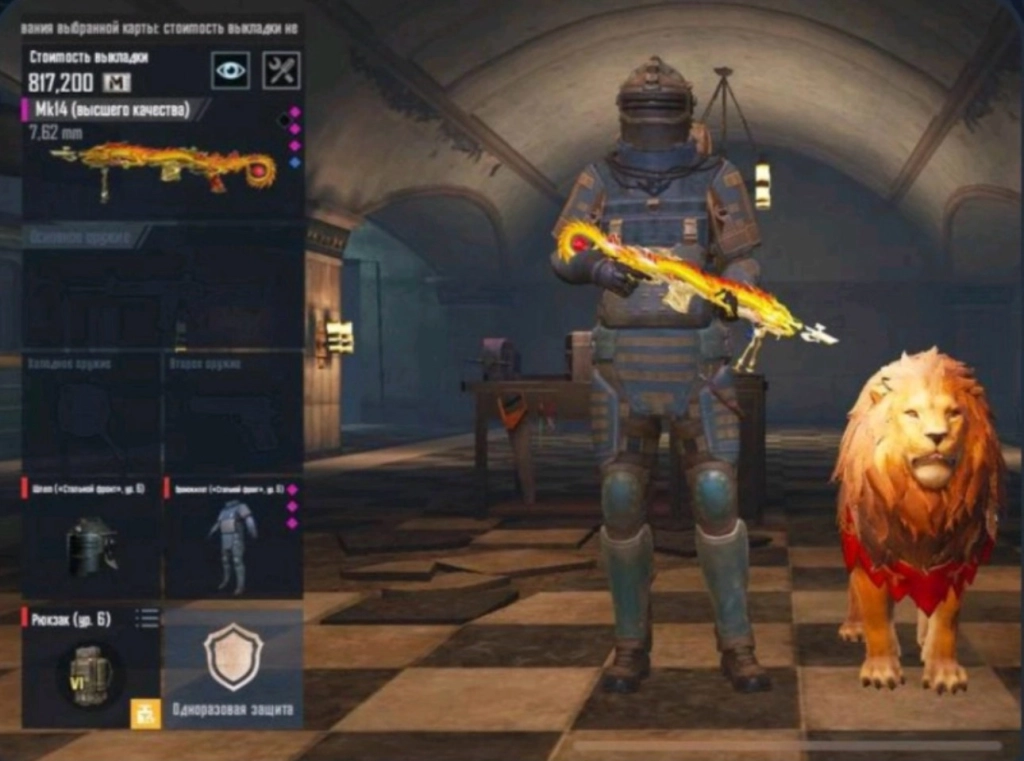Click the yellow icon beside the backpack
This screenshot has width=1024, height=761.
click(146, 713)
